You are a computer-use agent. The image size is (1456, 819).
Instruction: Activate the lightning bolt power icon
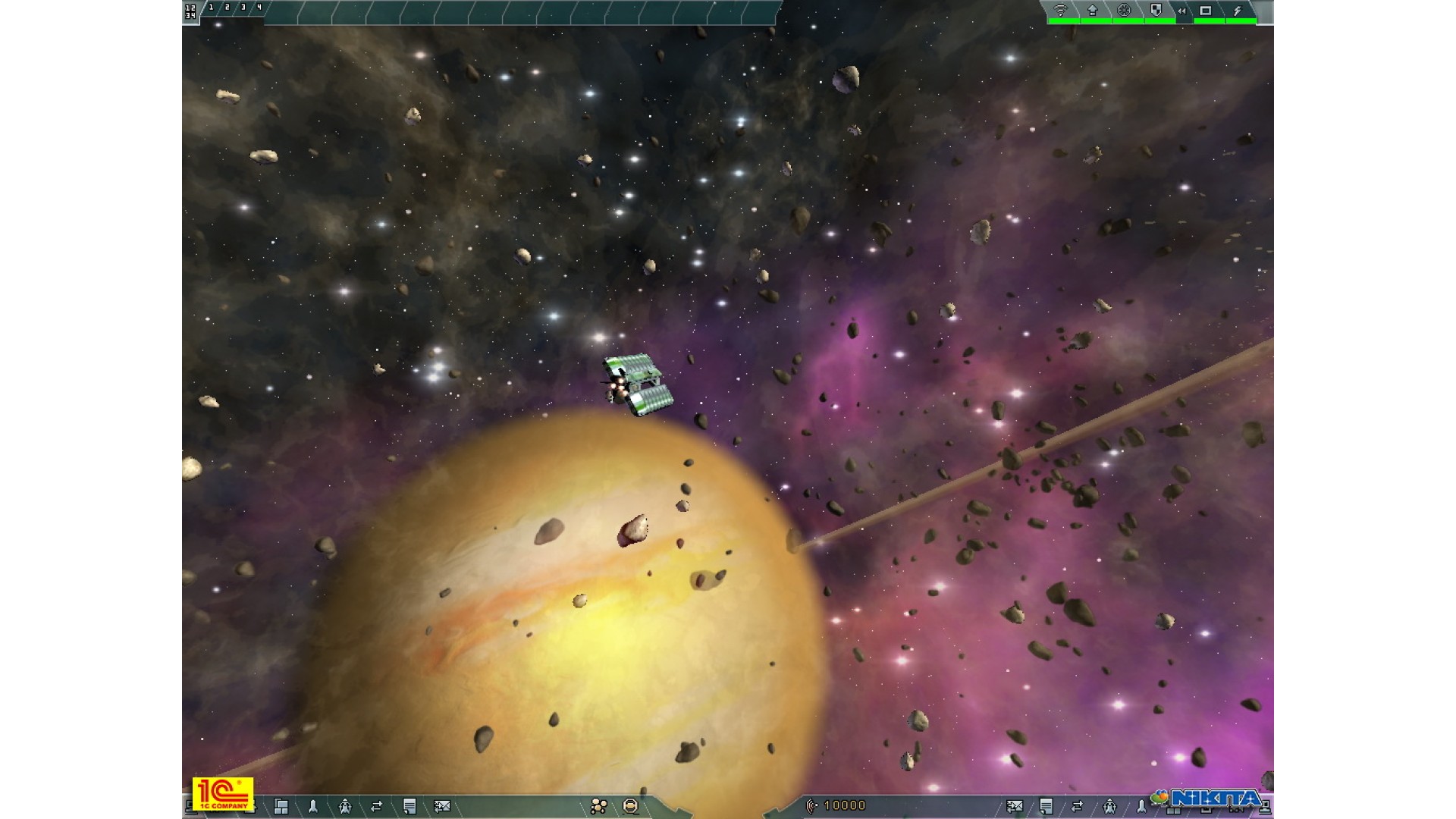pyautogui.click(x=1238, y=11)
